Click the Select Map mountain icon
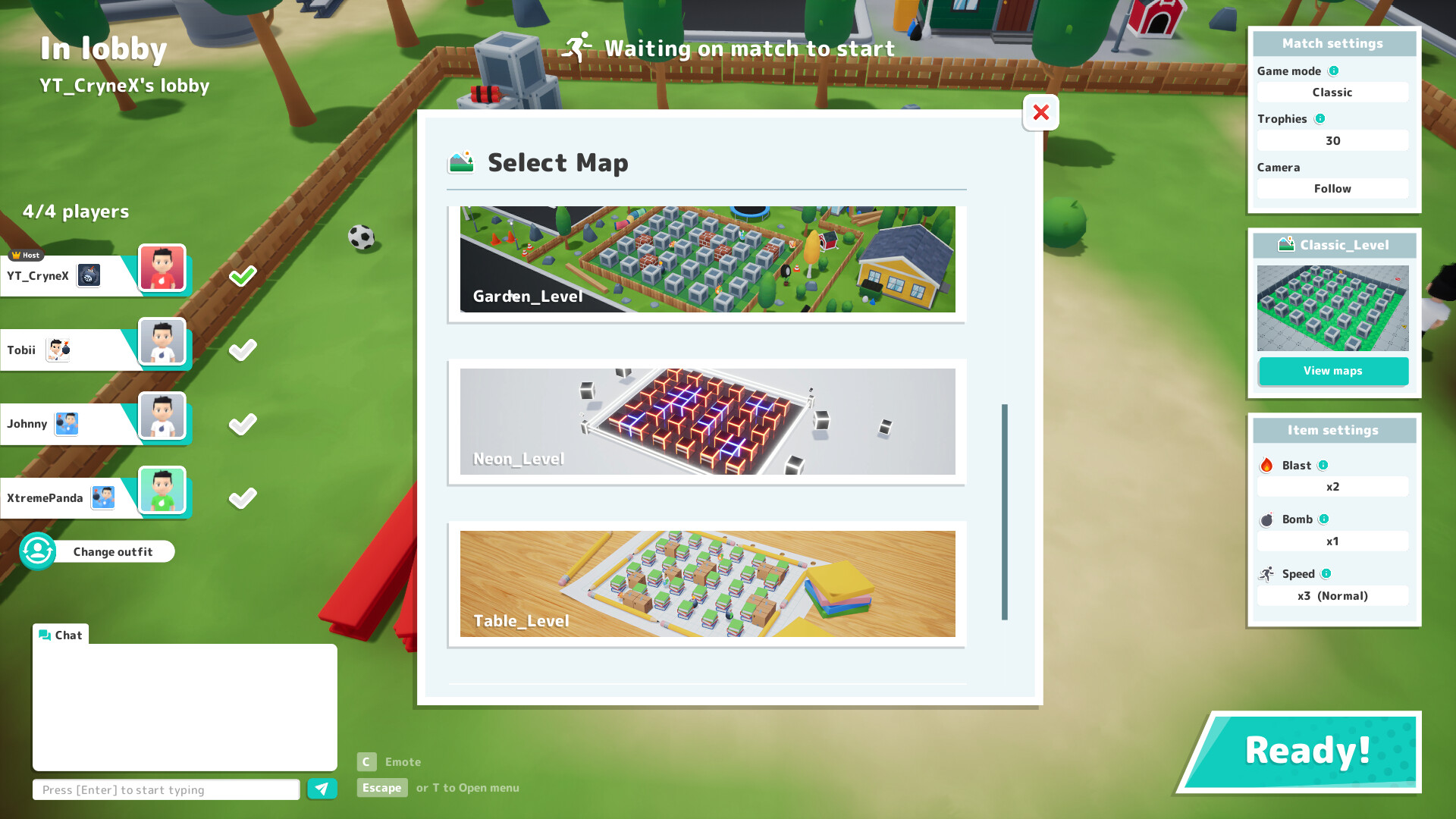 [460, 162]
